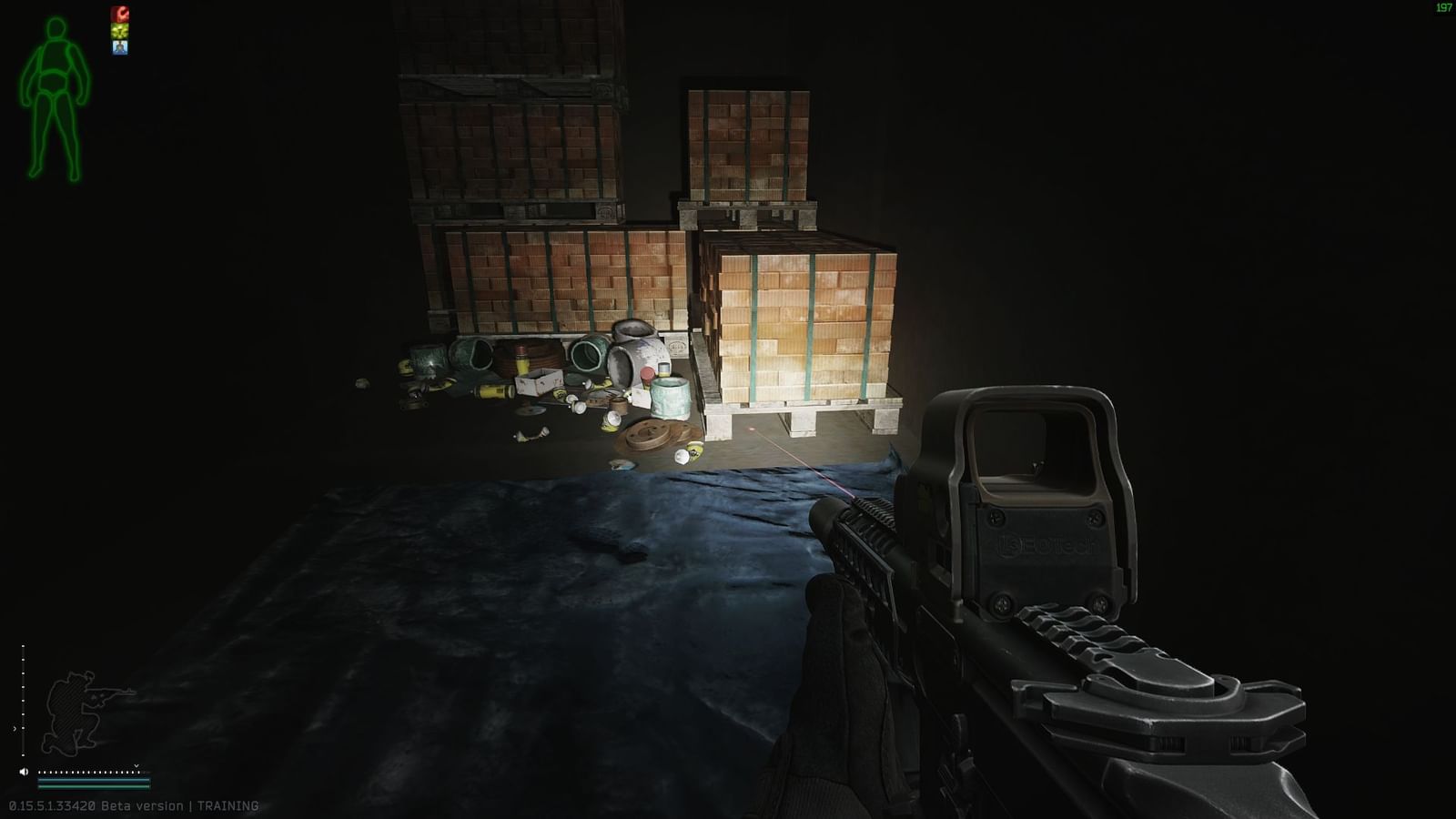This screenshot has height=819, width=1456.
Task: Expand the status effects icon stack
Action: 120,31
